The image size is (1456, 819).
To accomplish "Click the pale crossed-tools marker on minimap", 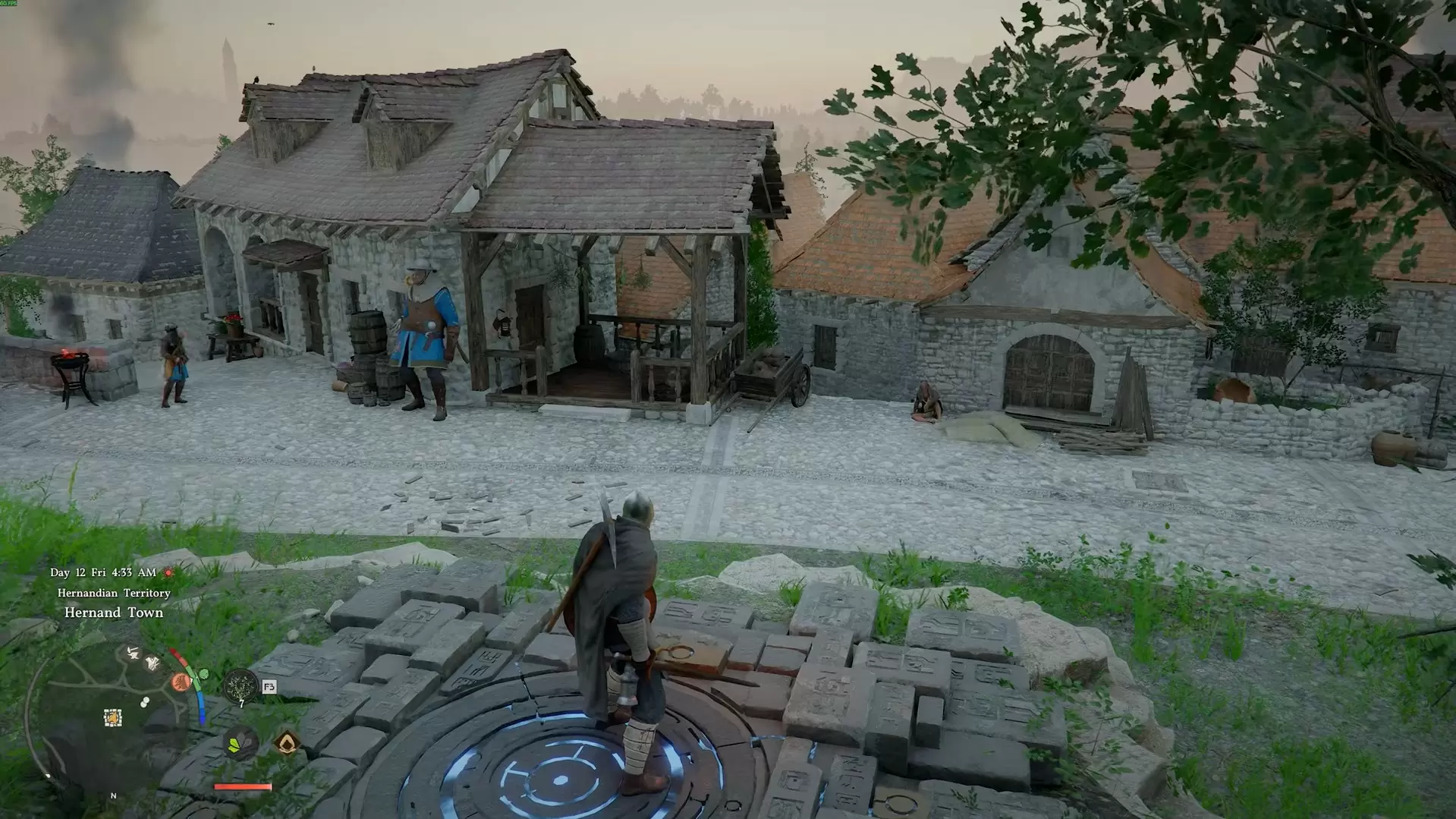I will [153, 663].
